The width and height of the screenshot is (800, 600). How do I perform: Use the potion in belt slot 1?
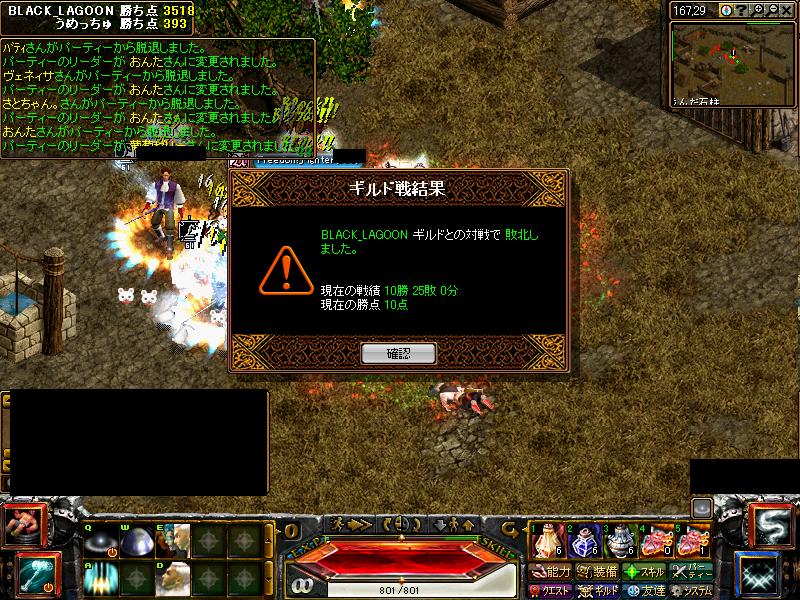[x=547, y=541]
